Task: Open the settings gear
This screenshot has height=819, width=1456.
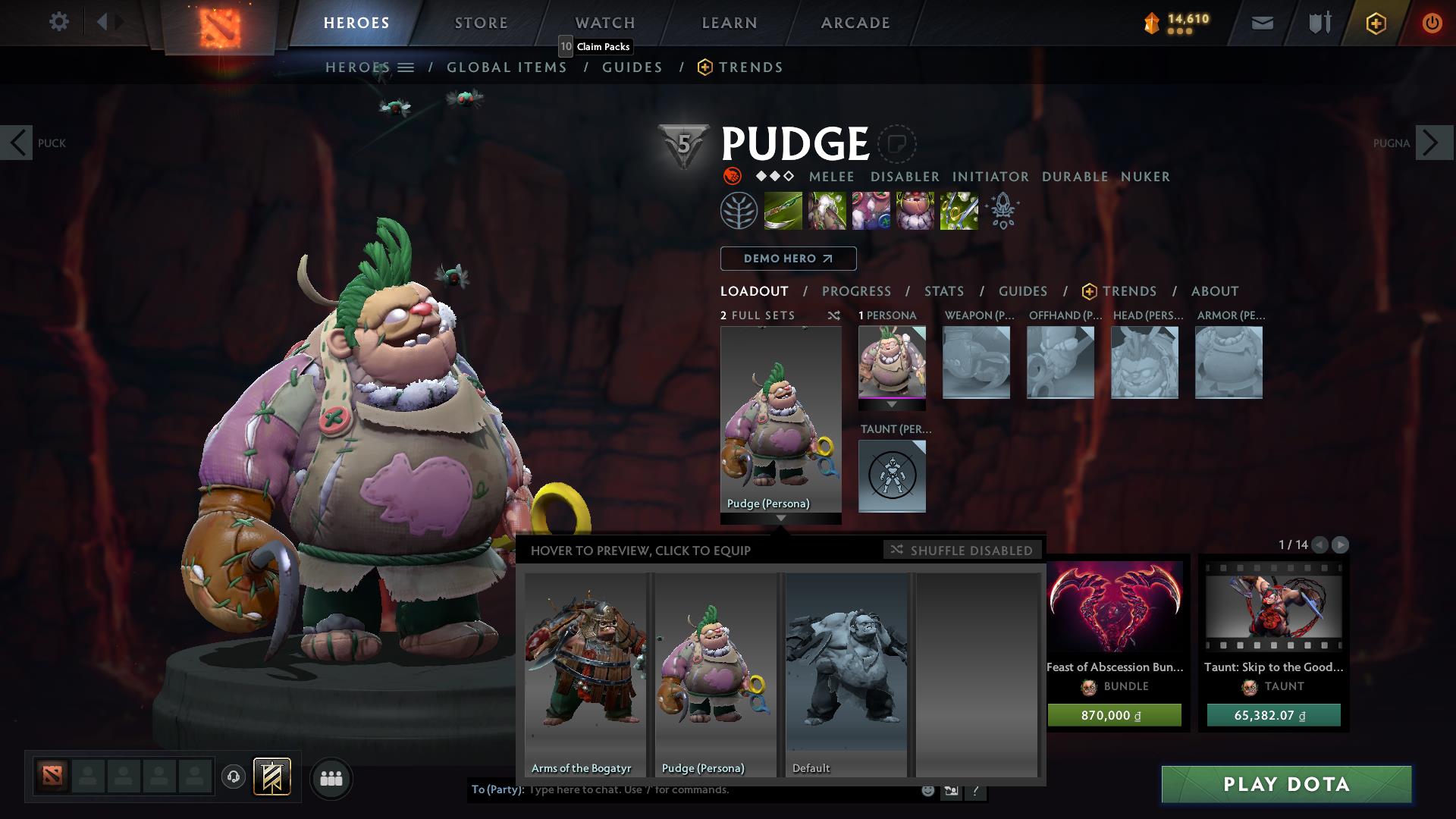Action: 58,22
